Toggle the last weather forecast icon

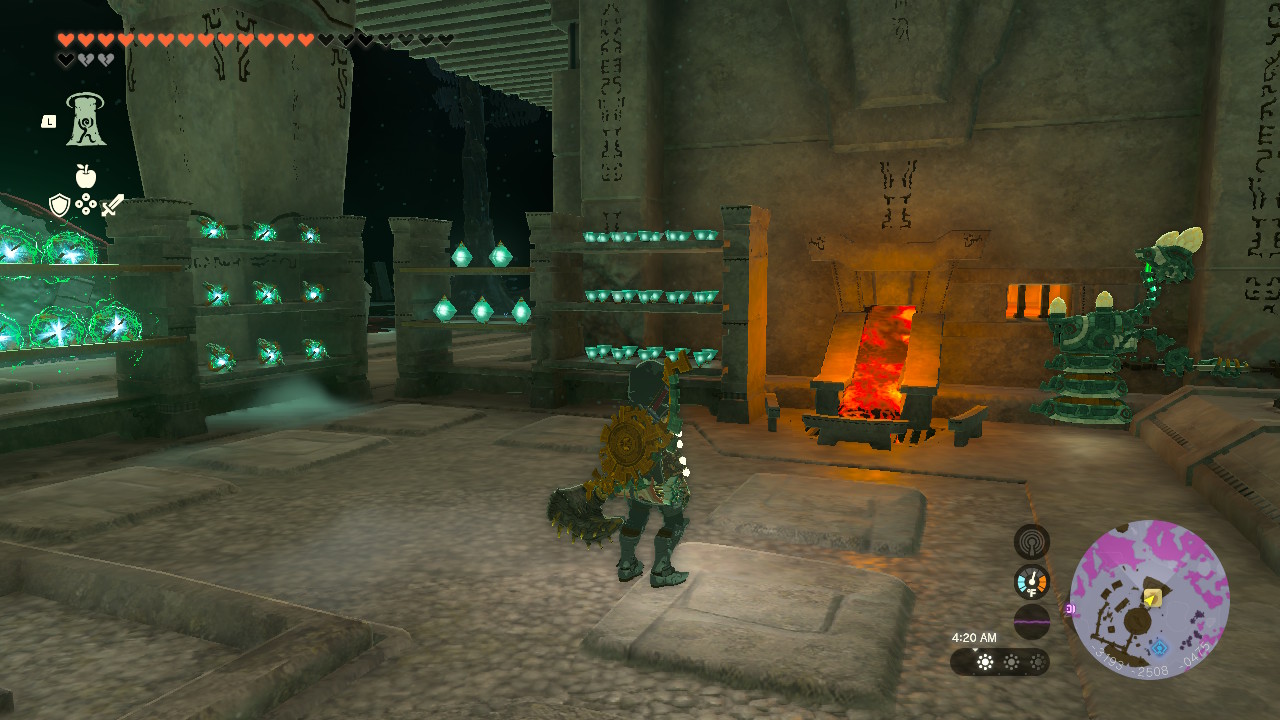1038,661
